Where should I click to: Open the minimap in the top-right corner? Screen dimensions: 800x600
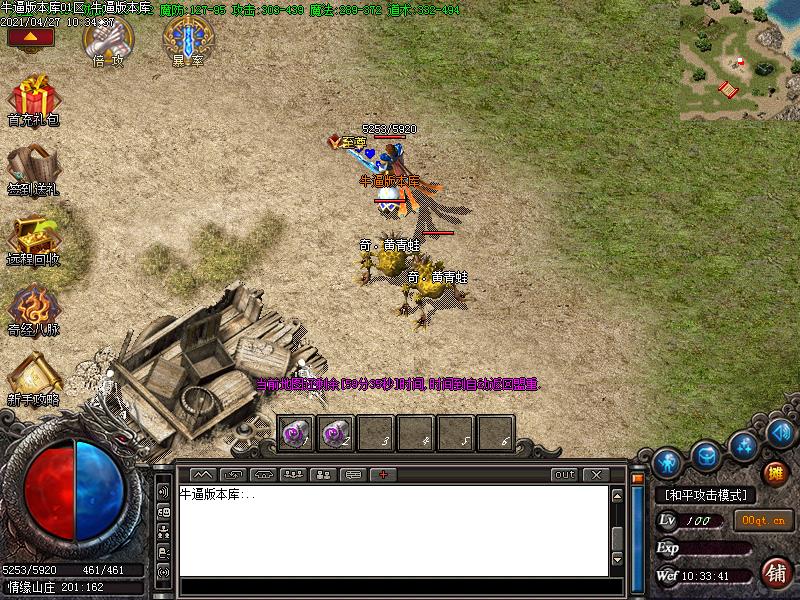739,60
